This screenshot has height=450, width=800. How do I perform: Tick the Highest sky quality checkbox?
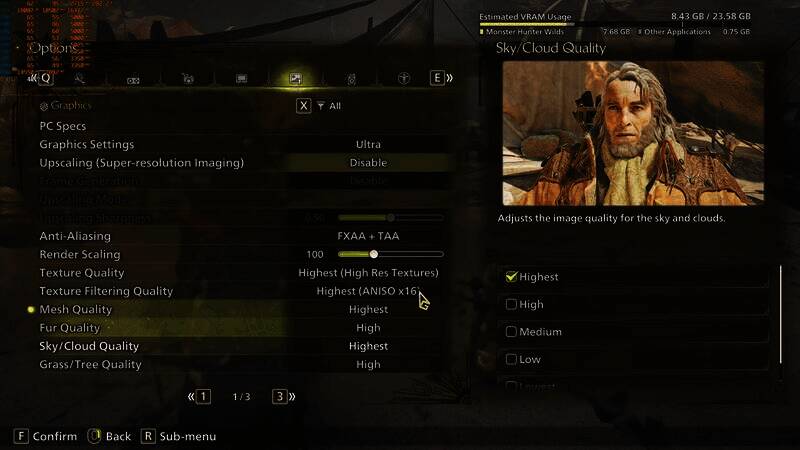[x=512, y=277]
